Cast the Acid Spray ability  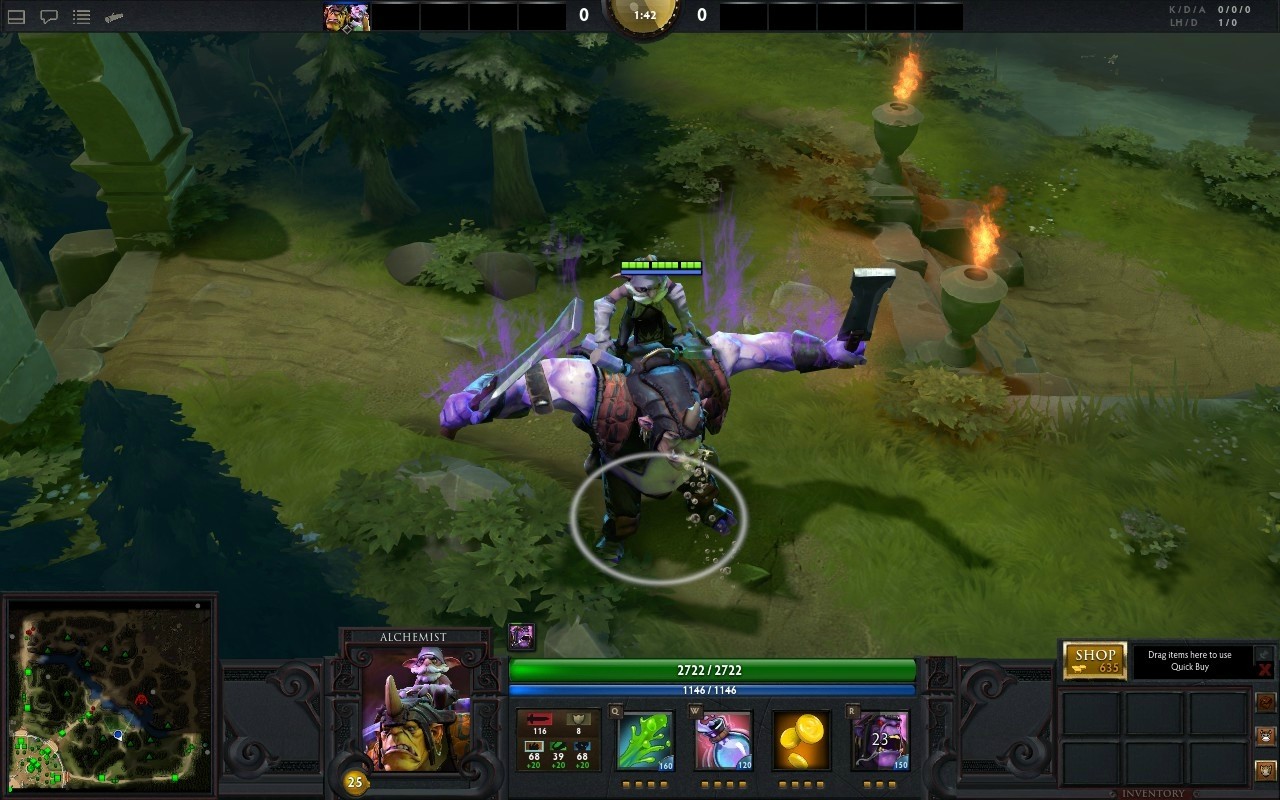[x=644, y=741]
